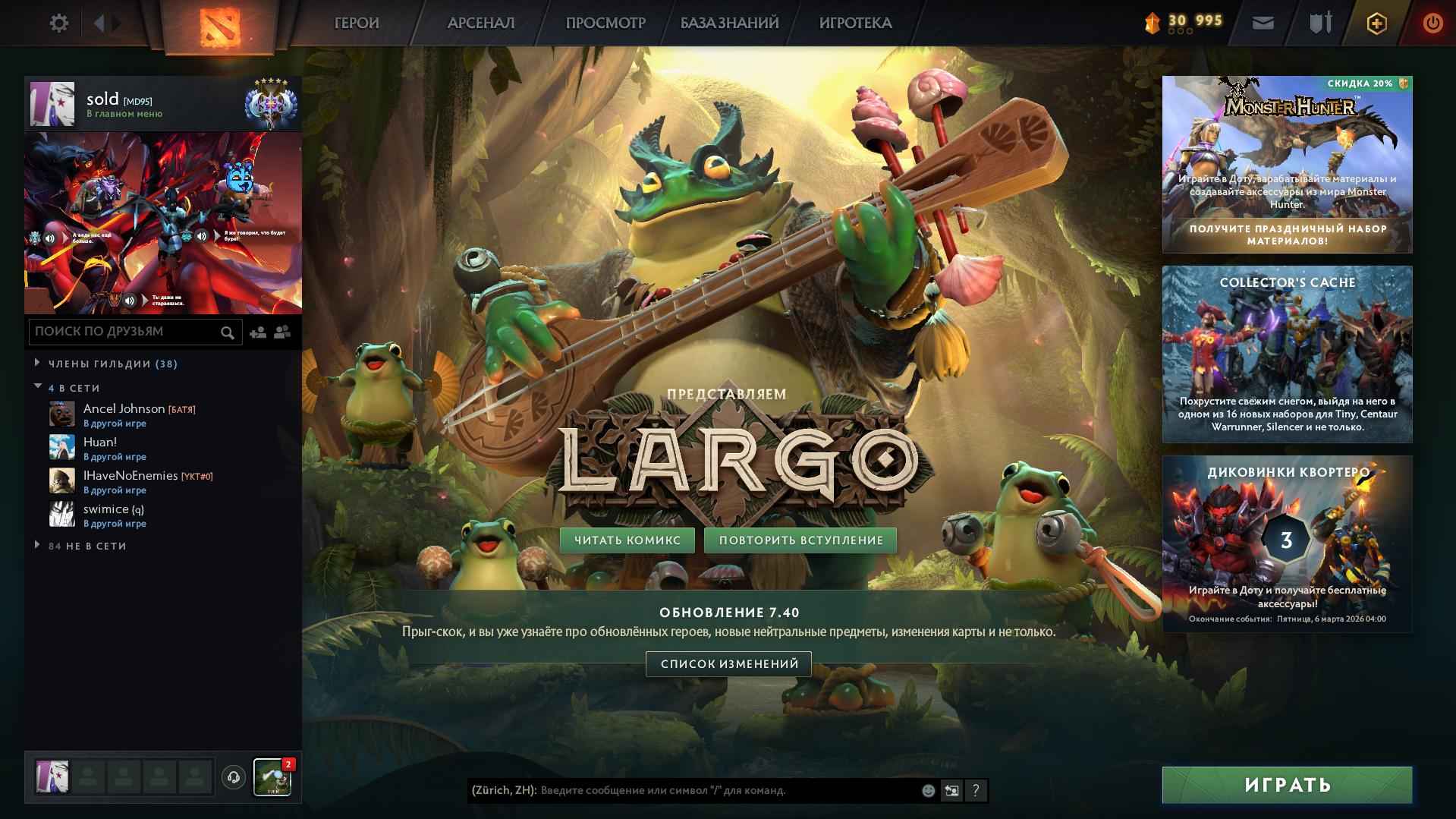Open chat help via the question mark icon
1456x819 pixels.
click(x=976, y=790)
